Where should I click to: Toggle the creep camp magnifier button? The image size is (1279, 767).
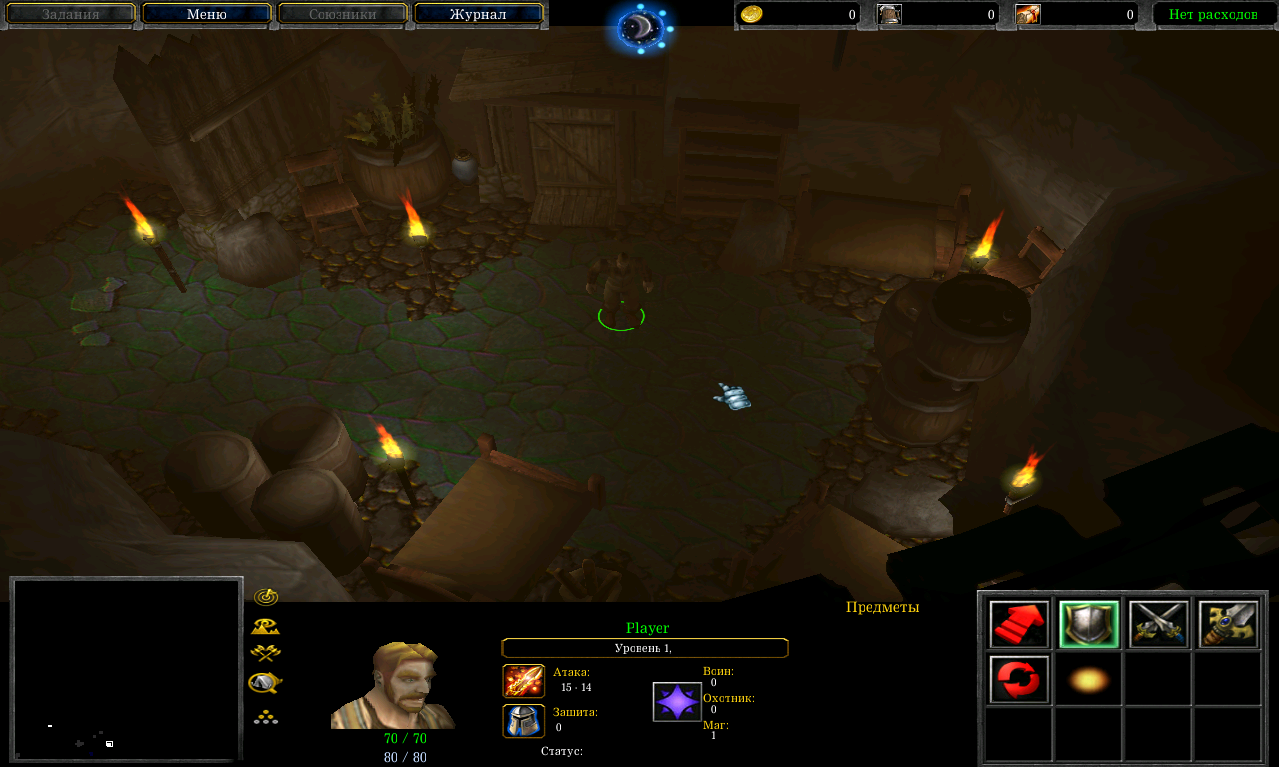265,683
